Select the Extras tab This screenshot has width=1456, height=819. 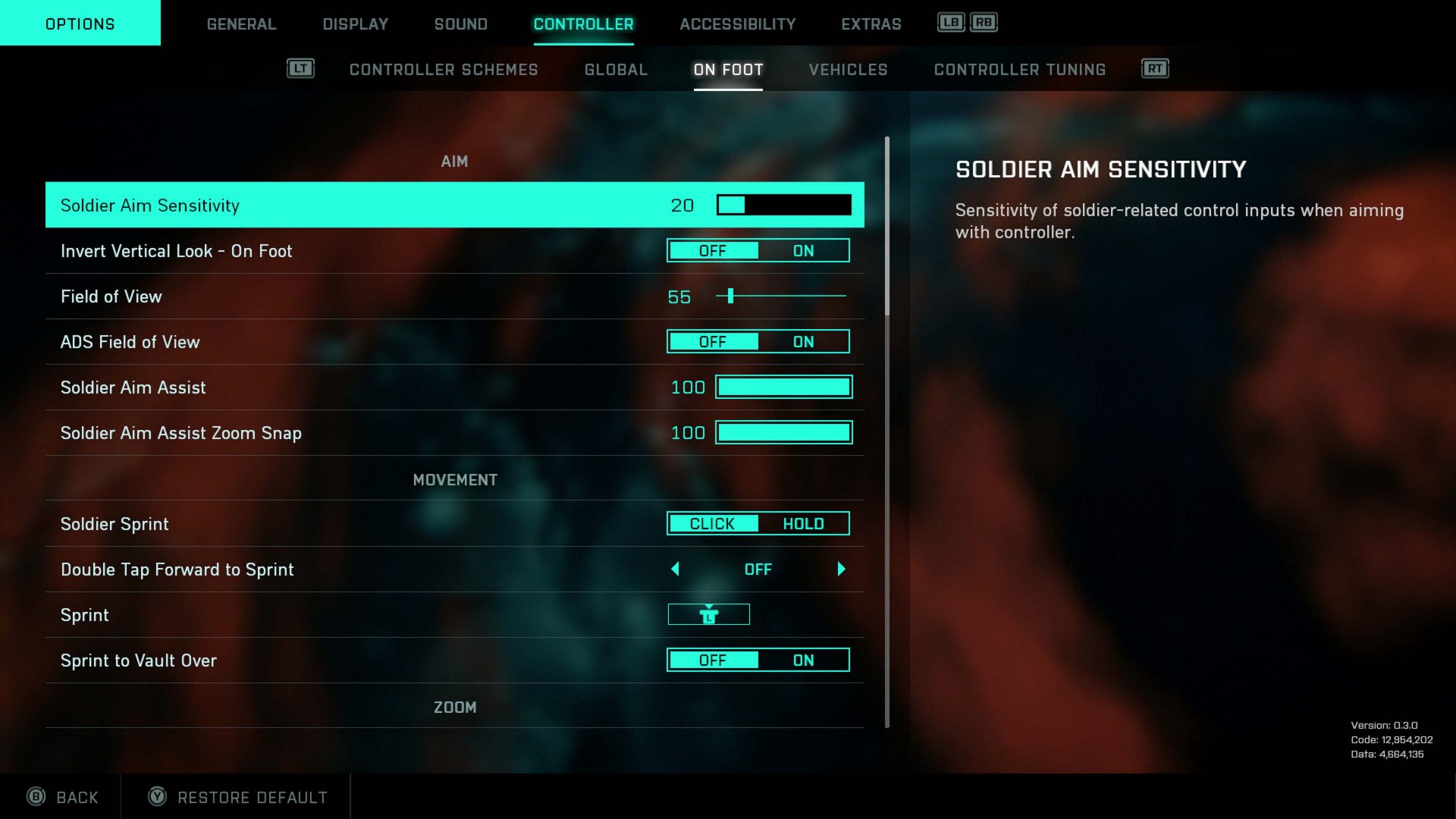pos(871,24)
